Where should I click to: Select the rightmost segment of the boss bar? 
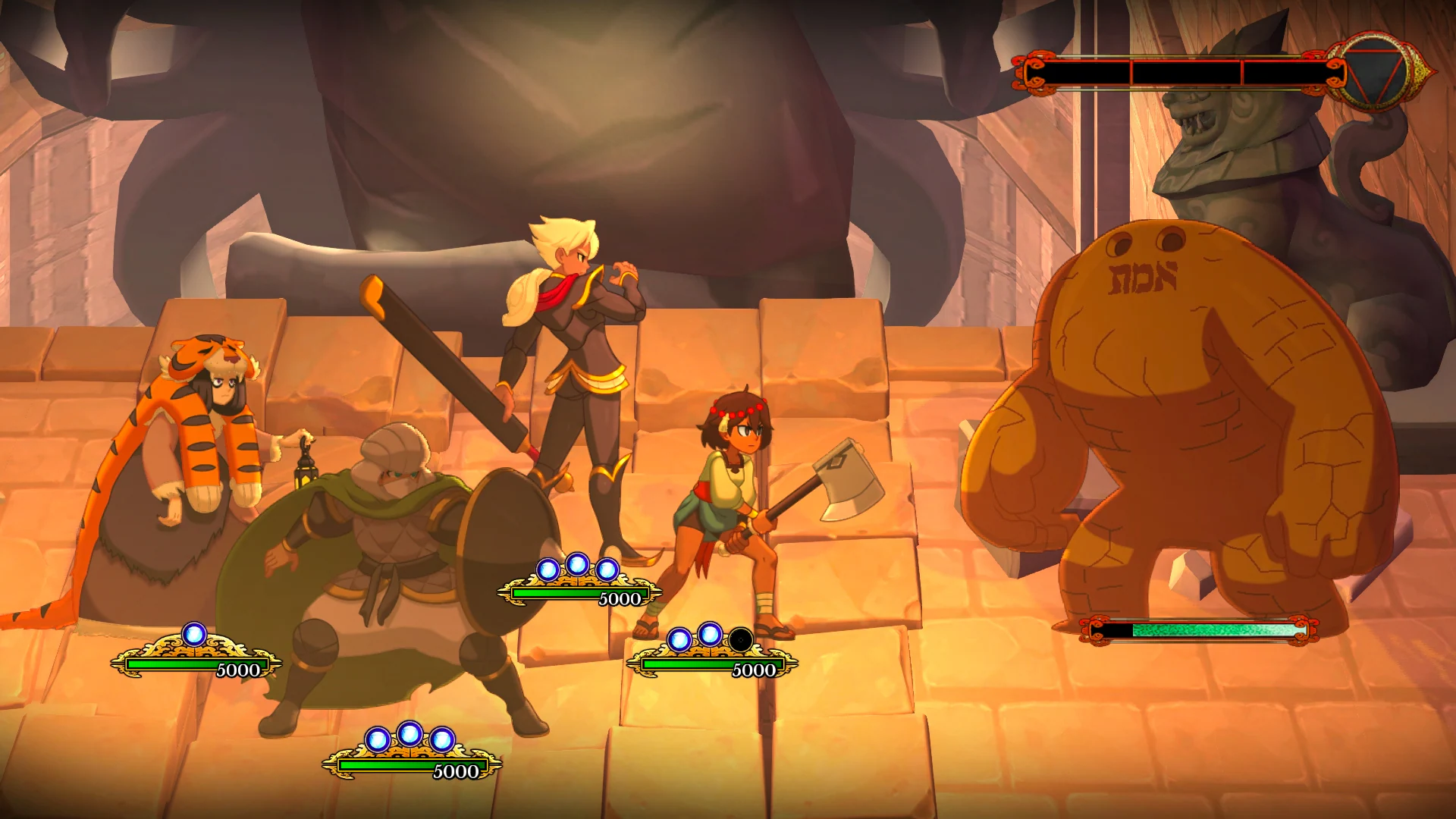[x=1285, y=71]
